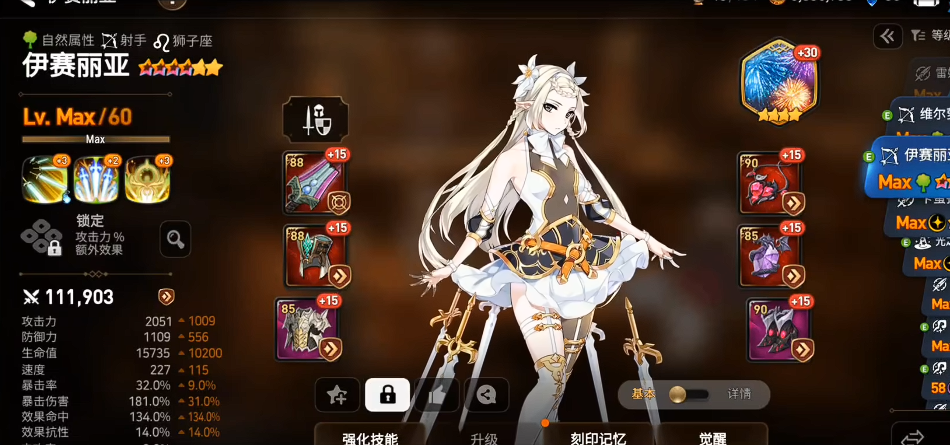
Task: Open the magnifying glass detail button
Action: pos(176,239)
